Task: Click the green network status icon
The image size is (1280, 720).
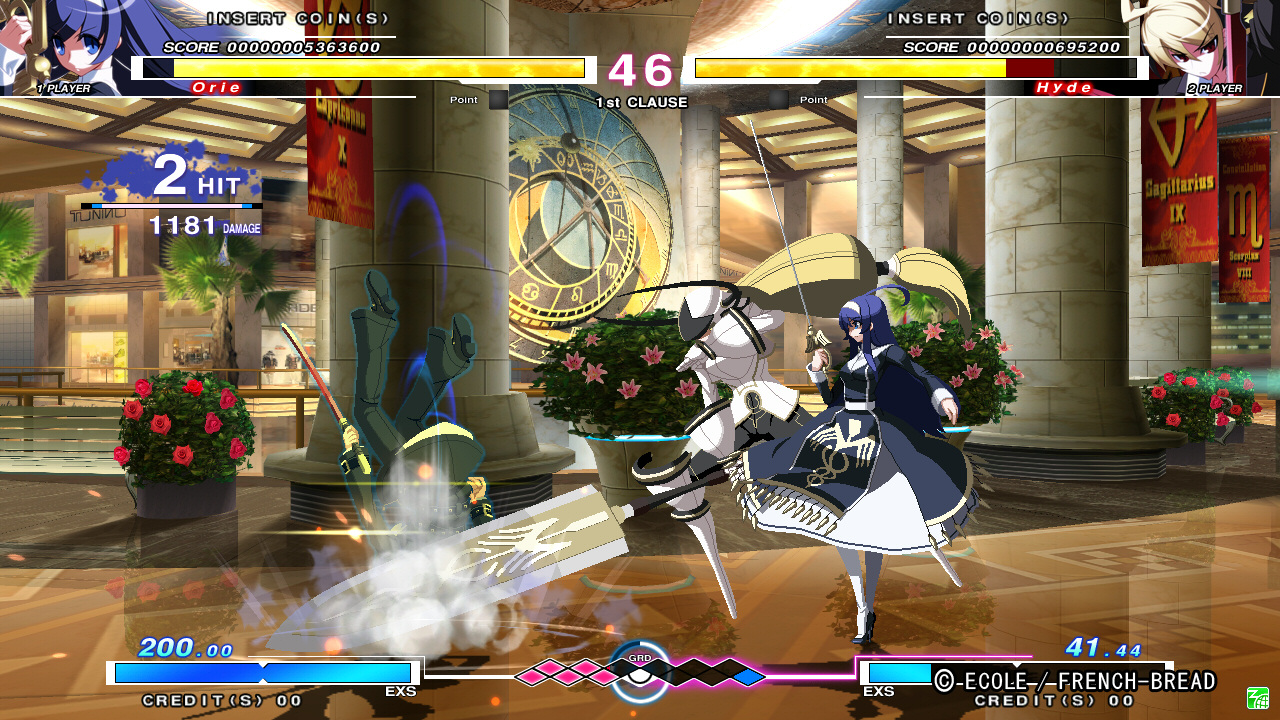Action: pos(1257,697)
